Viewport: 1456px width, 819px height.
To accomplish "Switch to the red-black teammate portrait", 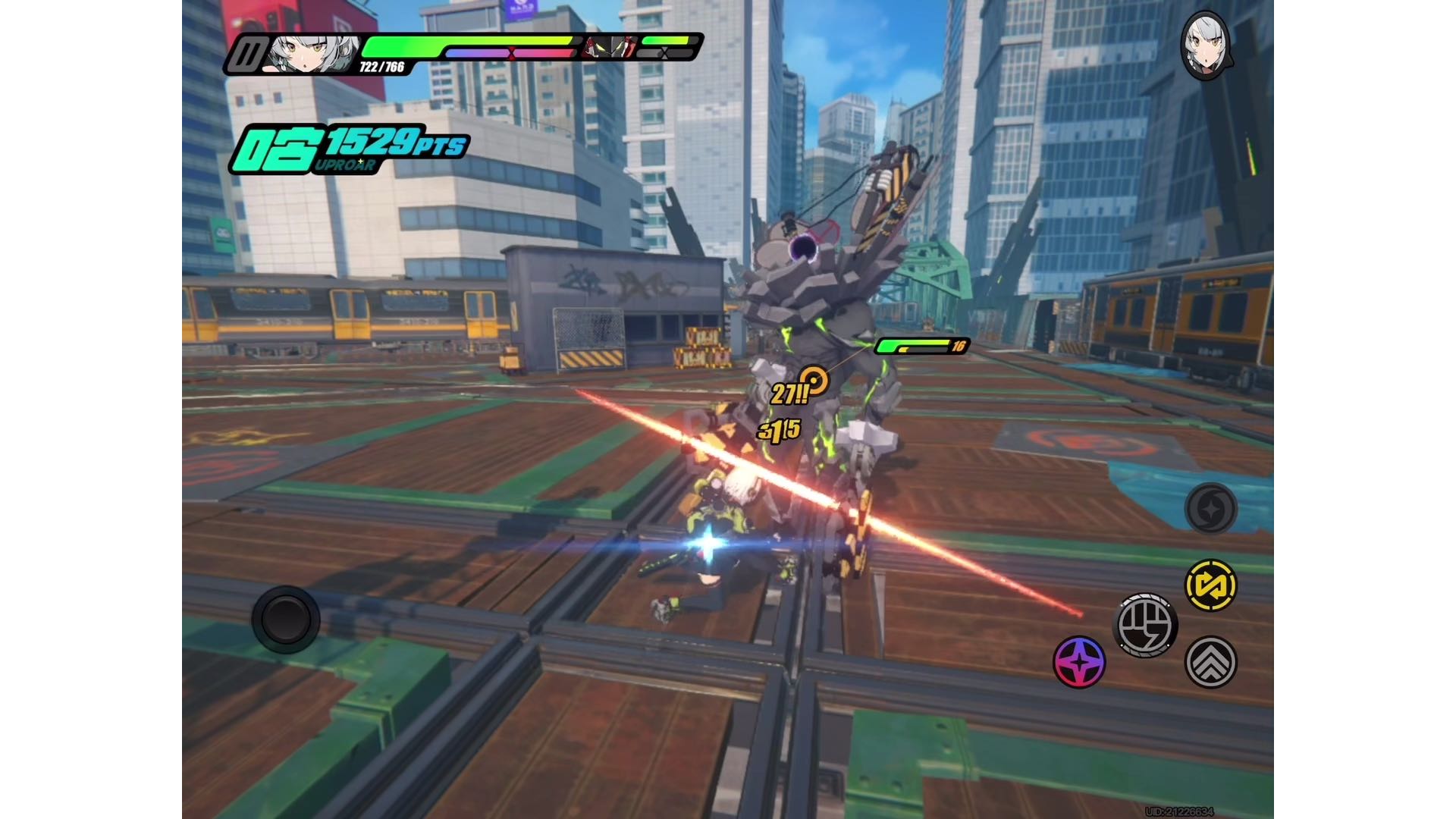I will click(x=609, y=47).
